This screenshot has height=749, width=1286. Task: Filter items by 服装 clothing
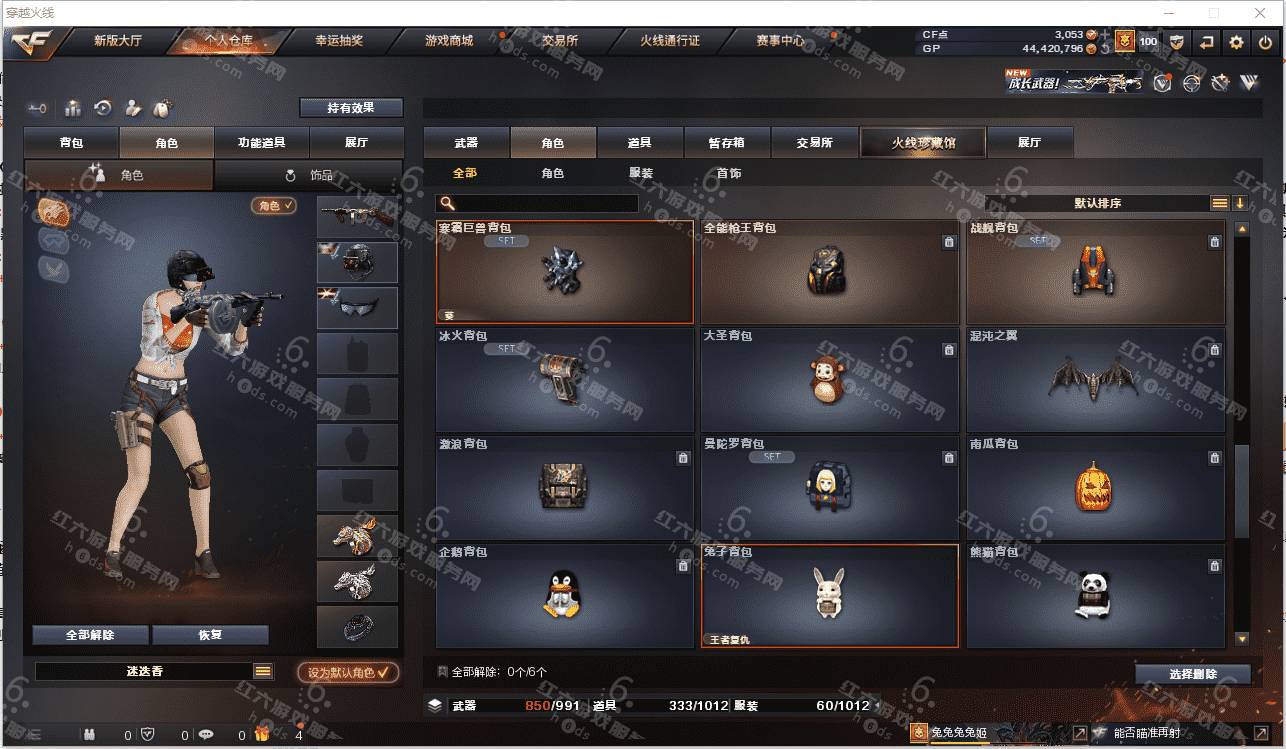[x=641, y=173]
